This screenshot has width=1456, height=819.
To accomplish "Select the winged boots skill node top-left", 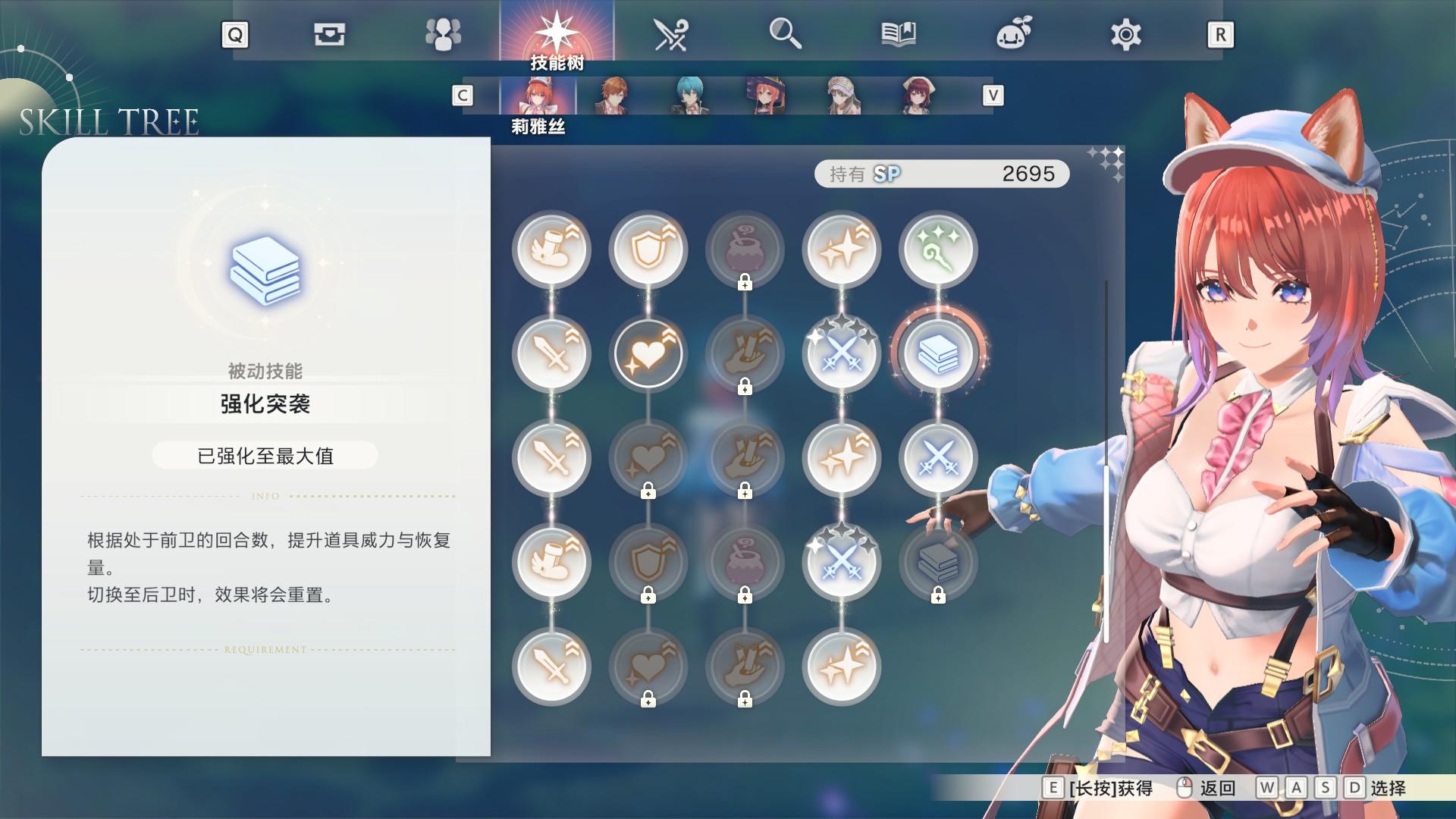I will click(552, 250).
